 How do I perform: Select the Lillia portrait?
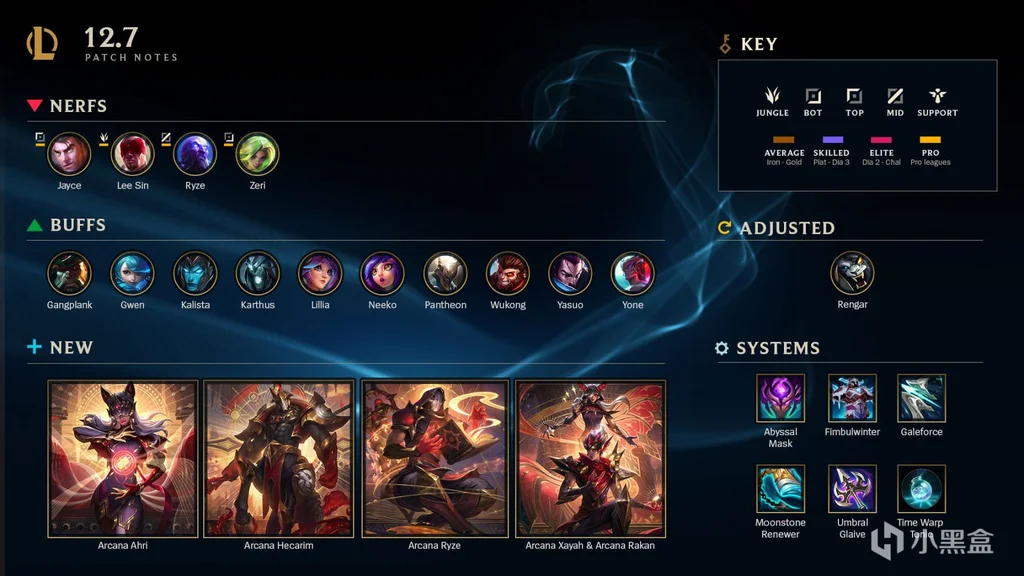click(x=320, y=273)
